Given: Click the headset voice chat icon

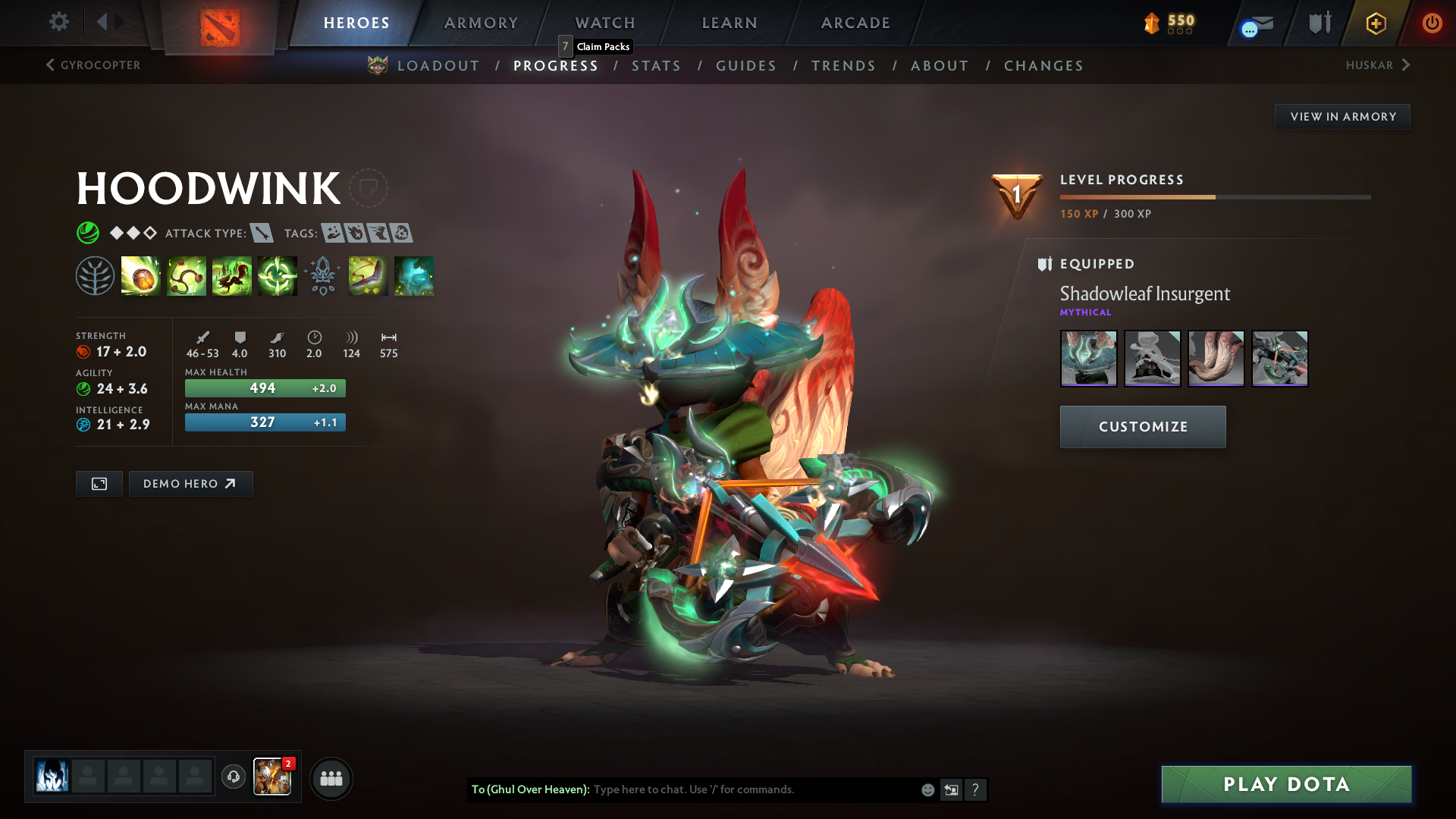Looking at the screenshot, I should [233, 778].
